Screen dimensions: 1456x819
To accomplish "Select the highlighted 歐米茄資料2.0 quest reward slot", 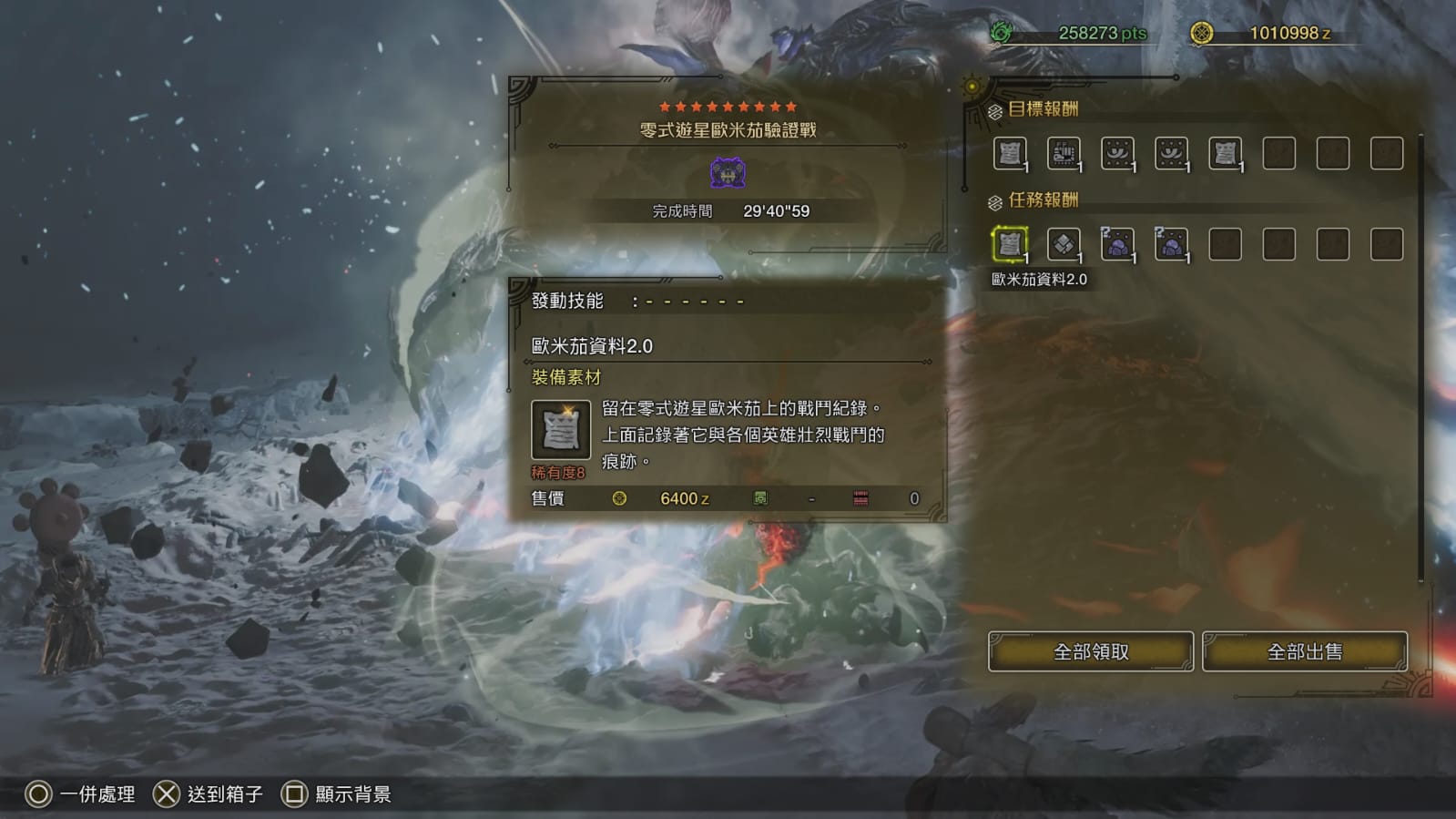I will click(1009, 244).
